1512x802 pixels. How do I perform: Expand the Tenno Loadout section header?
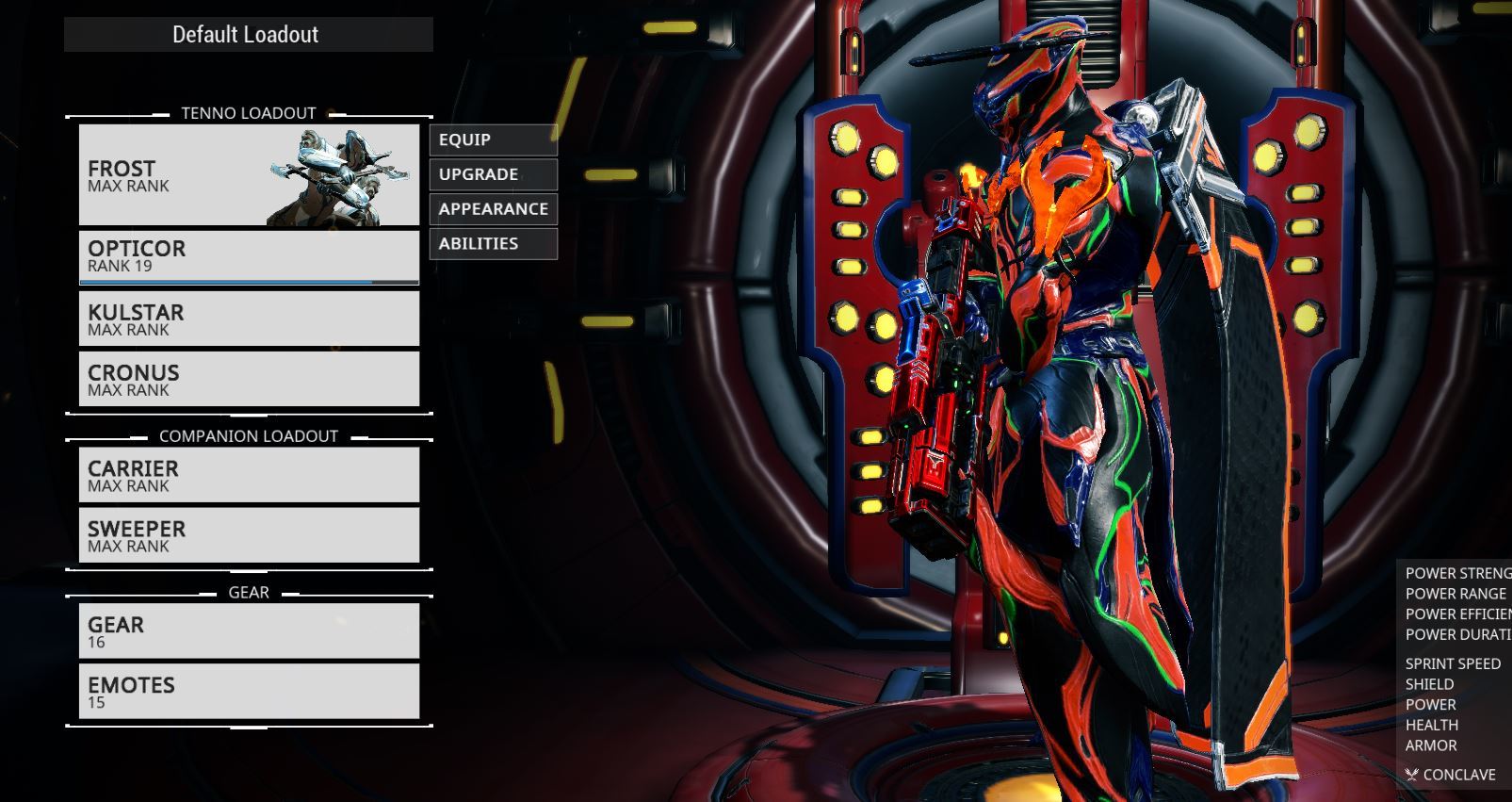point(249,112)
